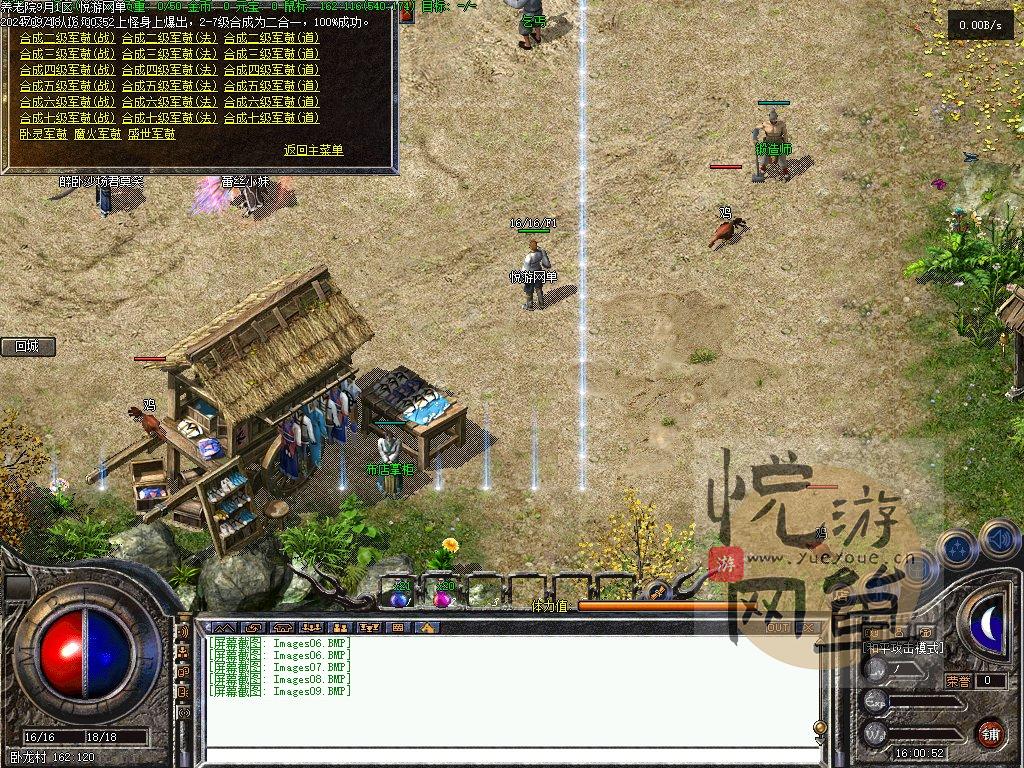Toggle the speaker sound button

tap(997, 540)
